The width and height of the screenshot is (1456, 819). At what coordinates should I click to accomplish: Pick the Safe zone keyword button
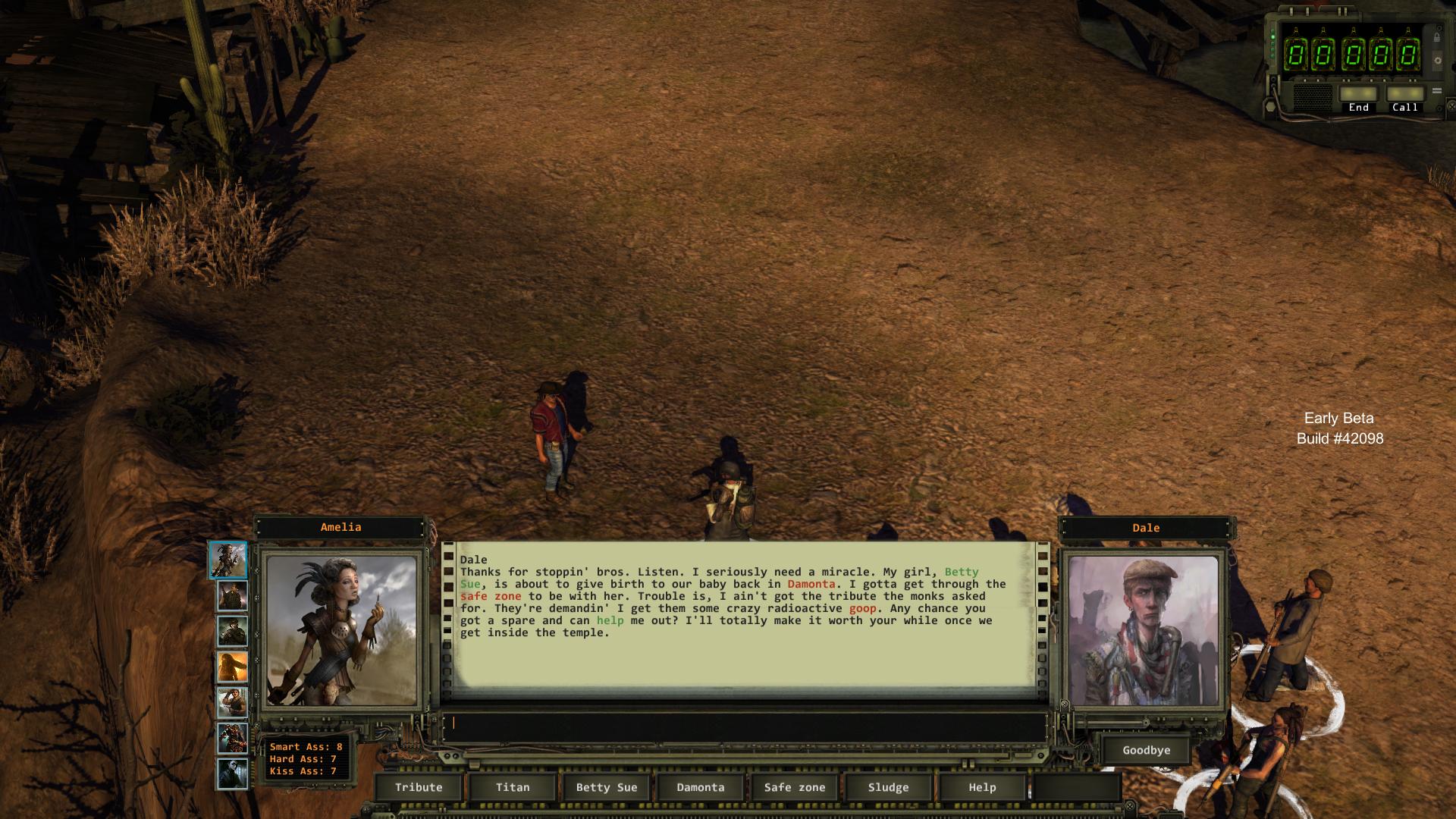point(794,787)
